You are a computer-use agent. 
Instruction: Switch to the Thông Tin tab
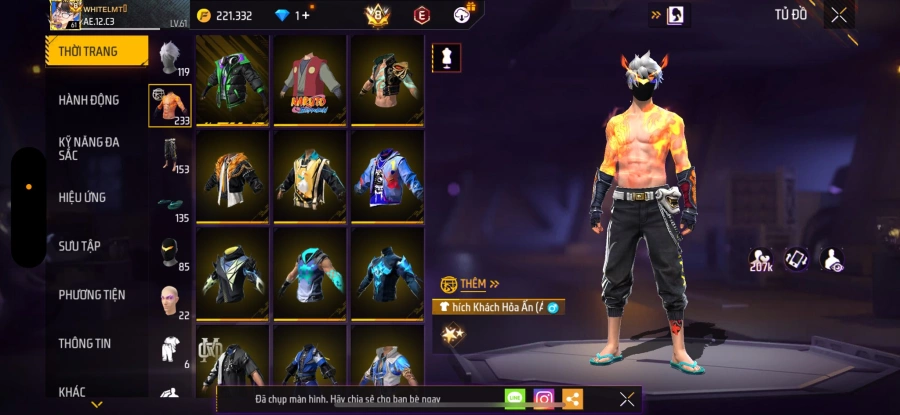[84, 343]
